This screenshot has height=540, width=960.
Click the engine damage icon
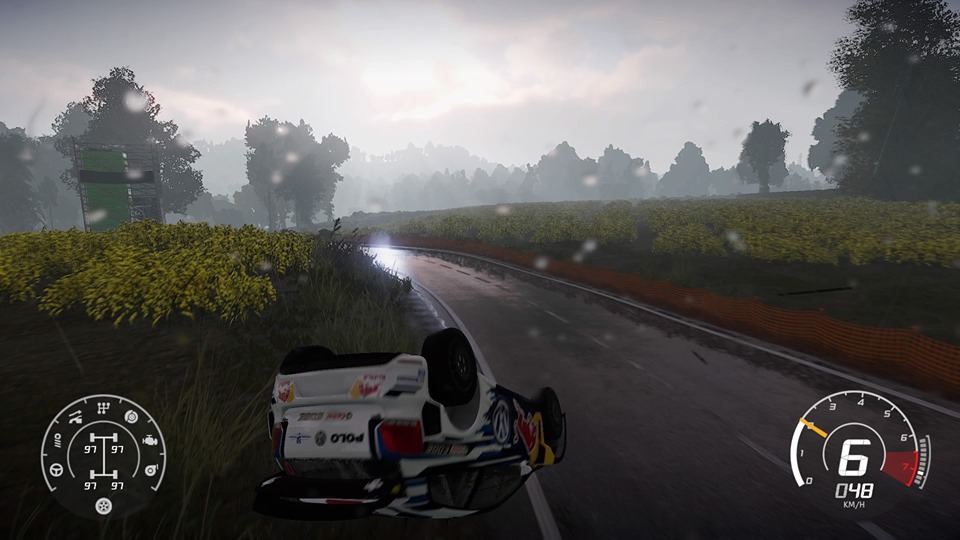click(150, 440)
